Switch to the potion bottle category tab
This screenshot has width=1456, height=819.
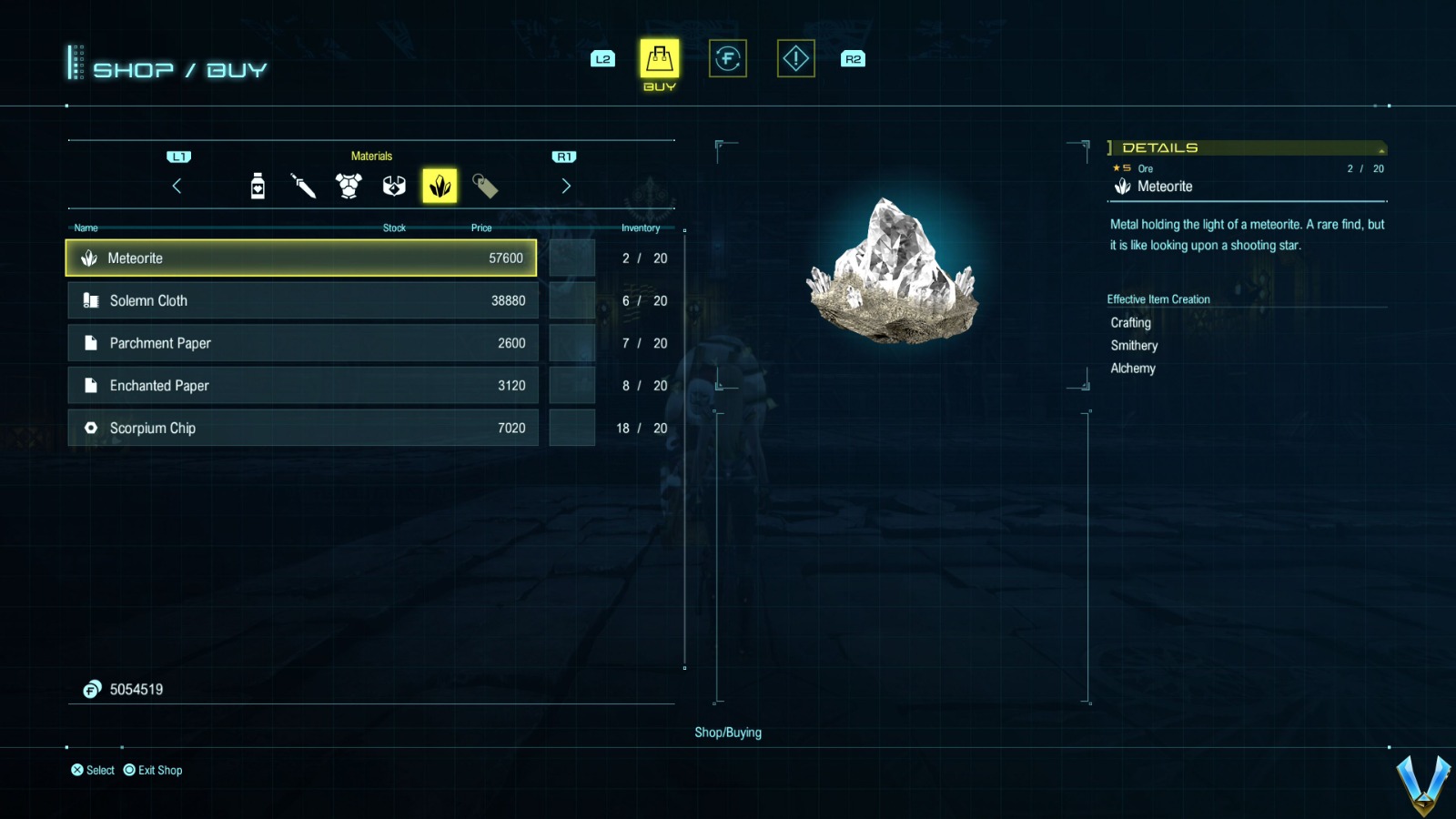pos(258,186)
